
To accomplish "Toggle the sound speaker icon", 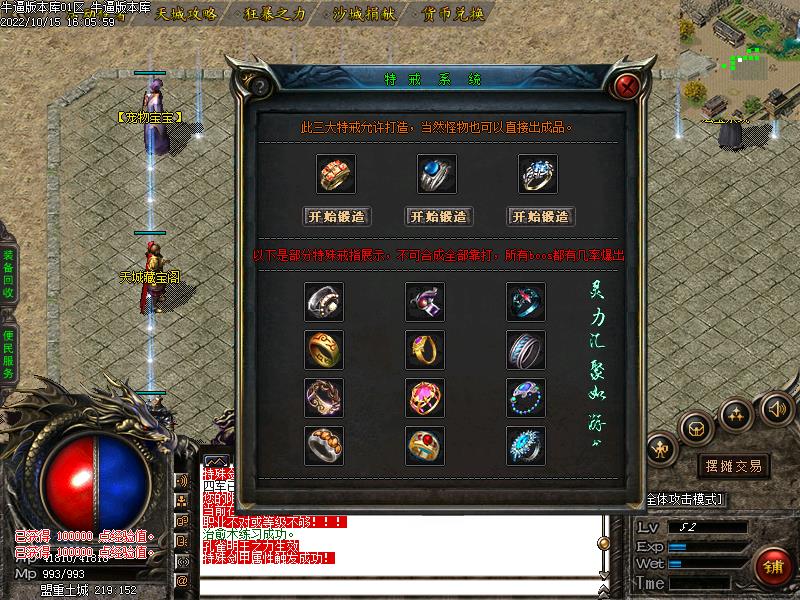I will (x=776, y=408).
